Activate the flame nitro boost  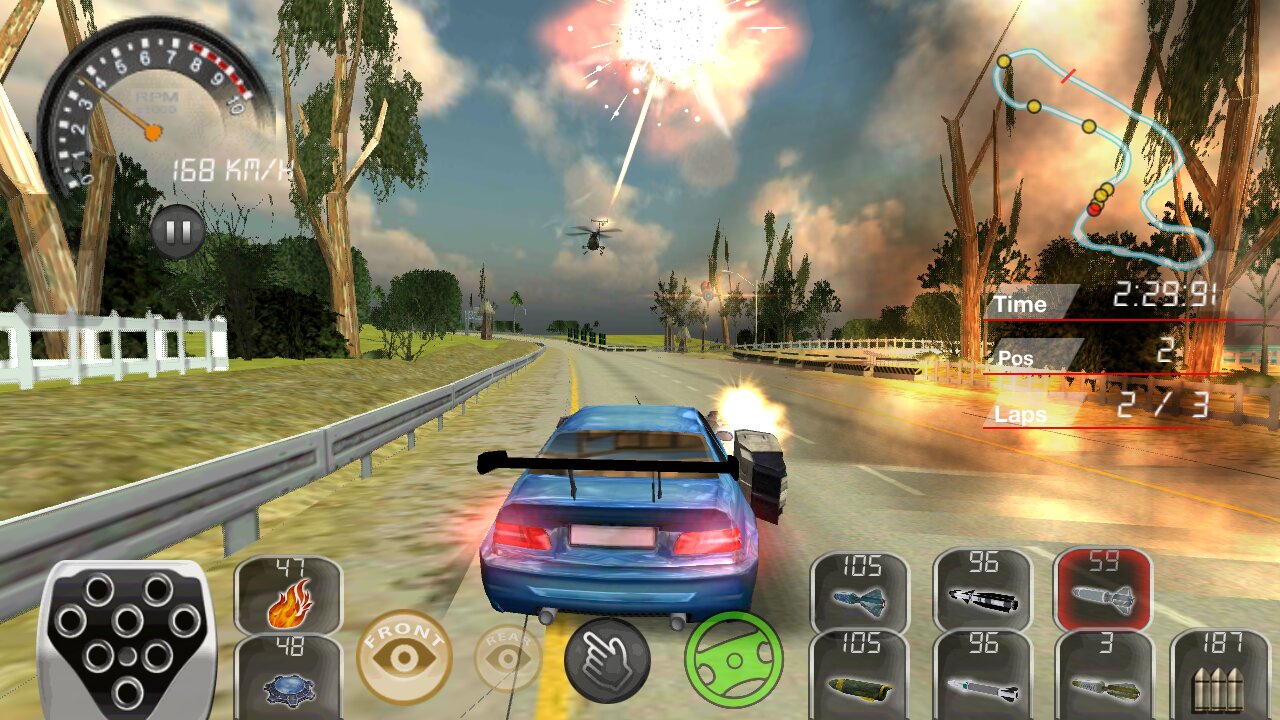(288, 595)
